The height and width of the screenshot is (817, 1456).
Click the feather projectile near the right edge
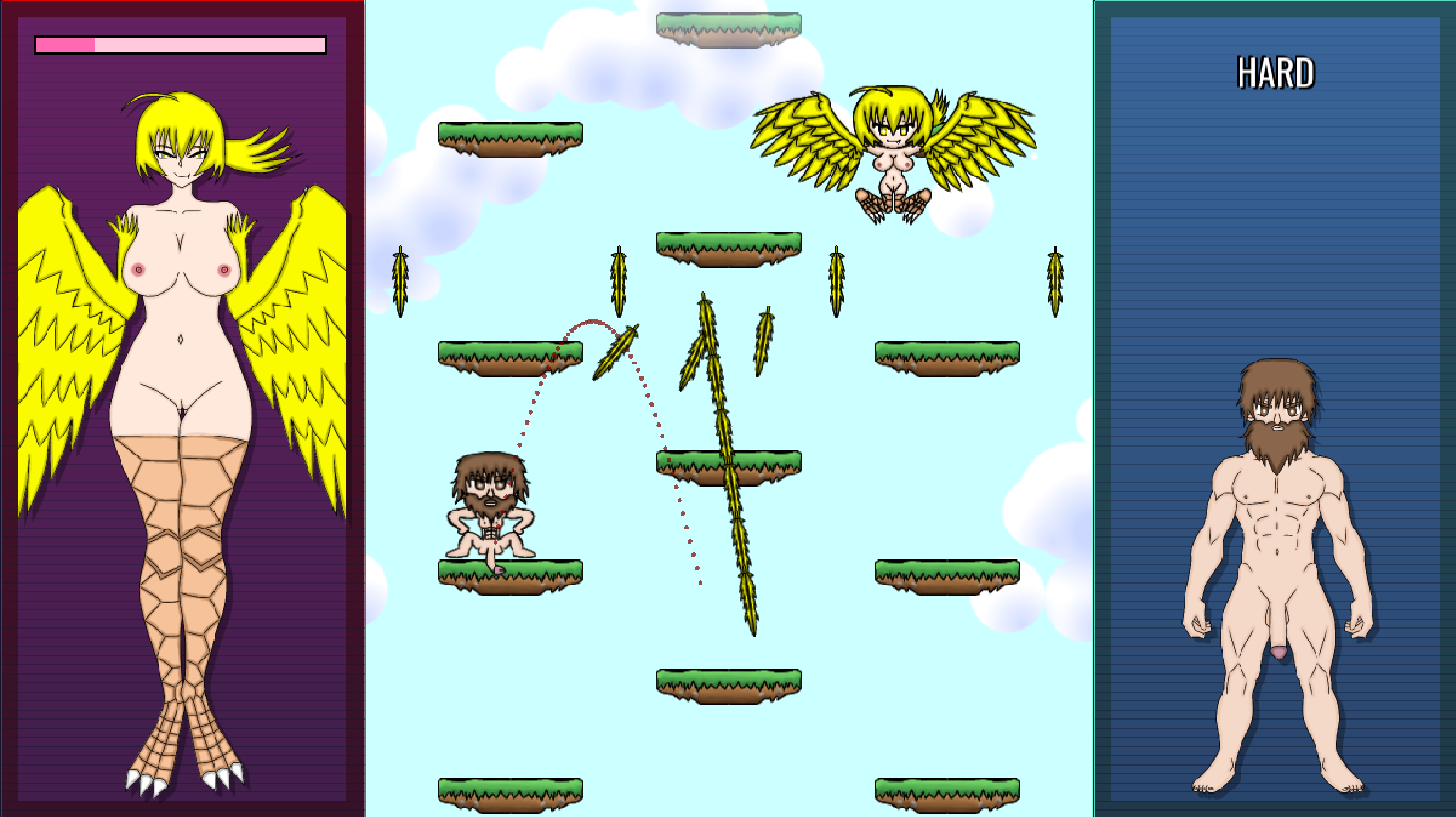click(x=1057, y=280)
